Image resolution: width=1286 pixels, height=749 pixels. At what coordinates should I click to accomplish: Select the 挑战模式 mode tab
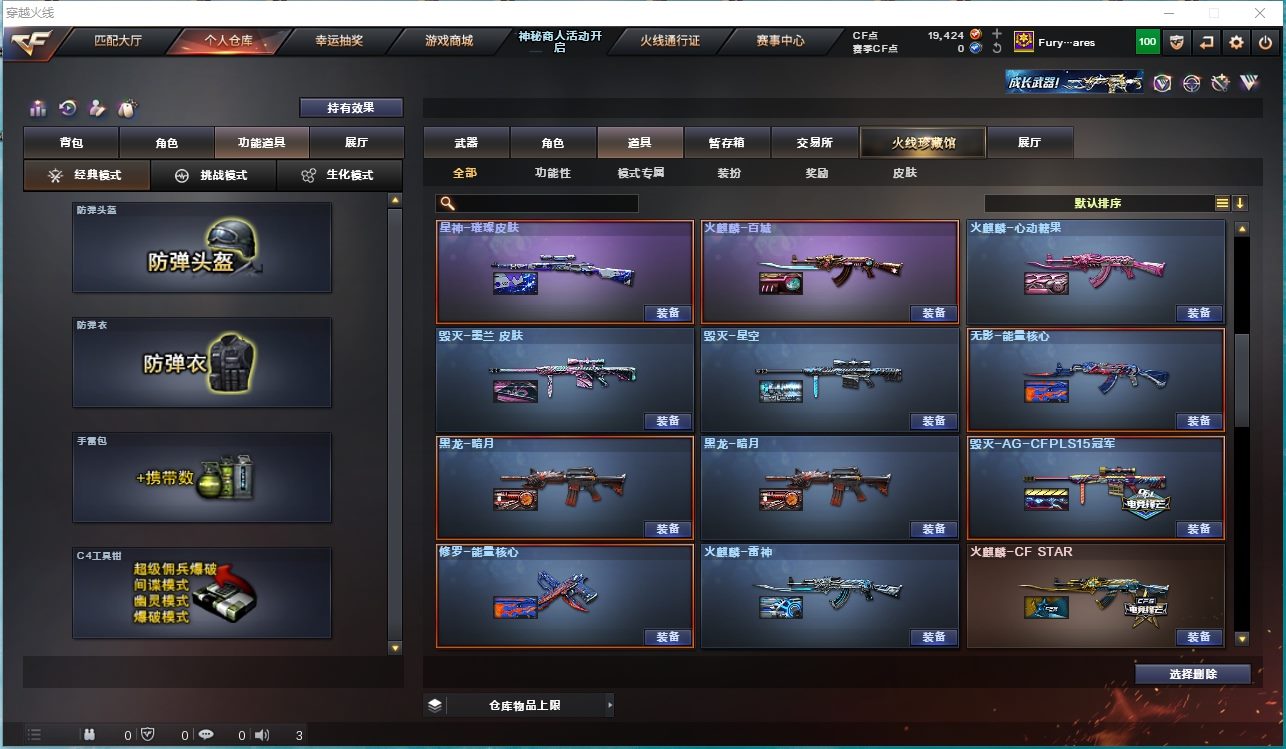(x=213, y=175)
